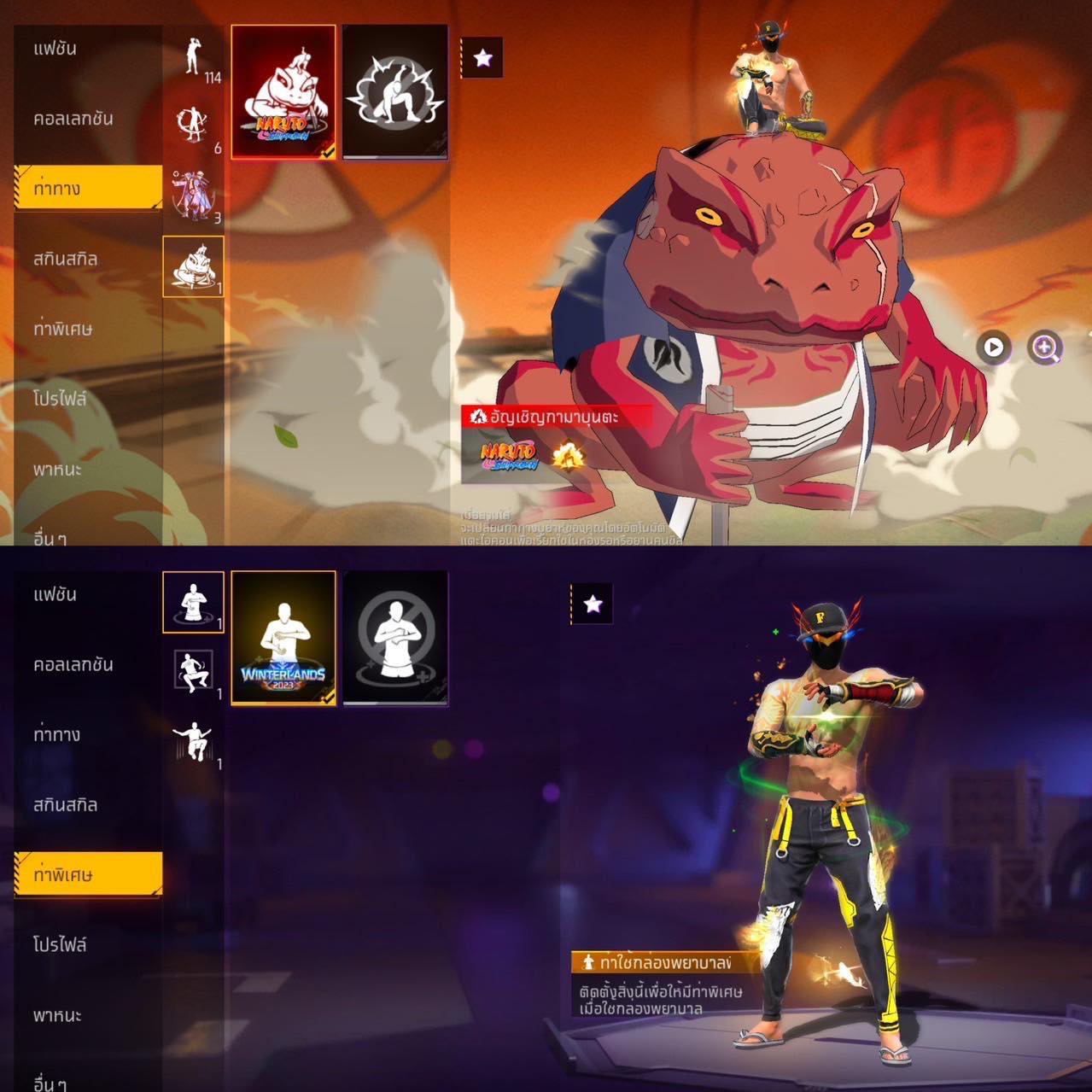Open the emote category showing 6
The width and height of the screenshot is (1092, 1092).
coord(194,127)
